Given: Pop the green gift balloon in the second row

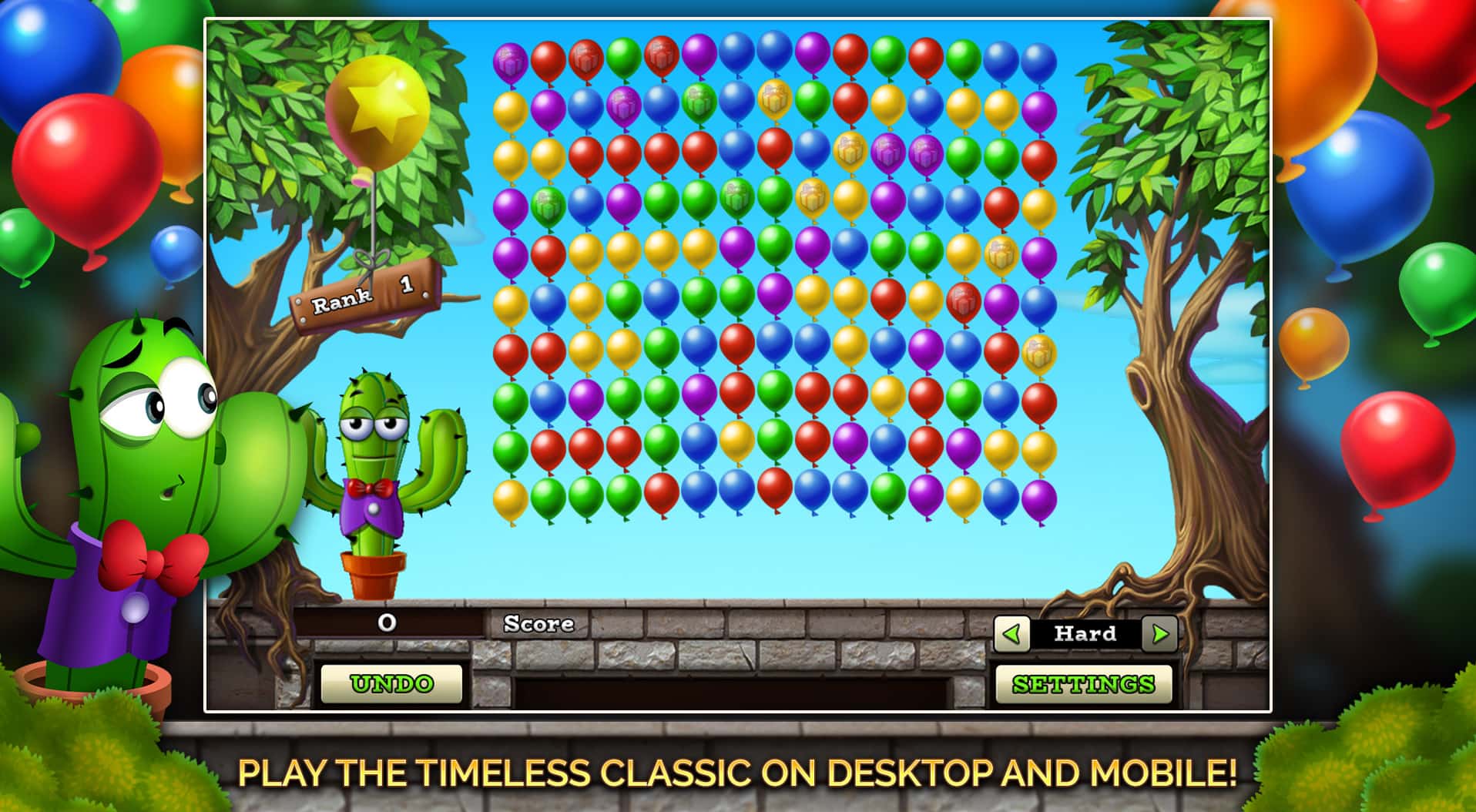Looking at the screenshot, I should click(x=699, y=104).
